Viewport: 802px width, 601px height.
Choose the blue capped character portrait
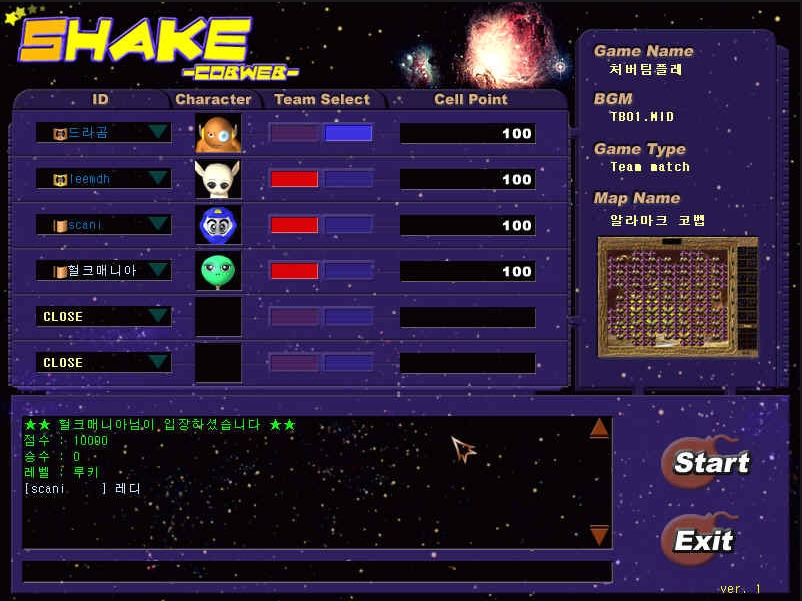coord(218,225)
